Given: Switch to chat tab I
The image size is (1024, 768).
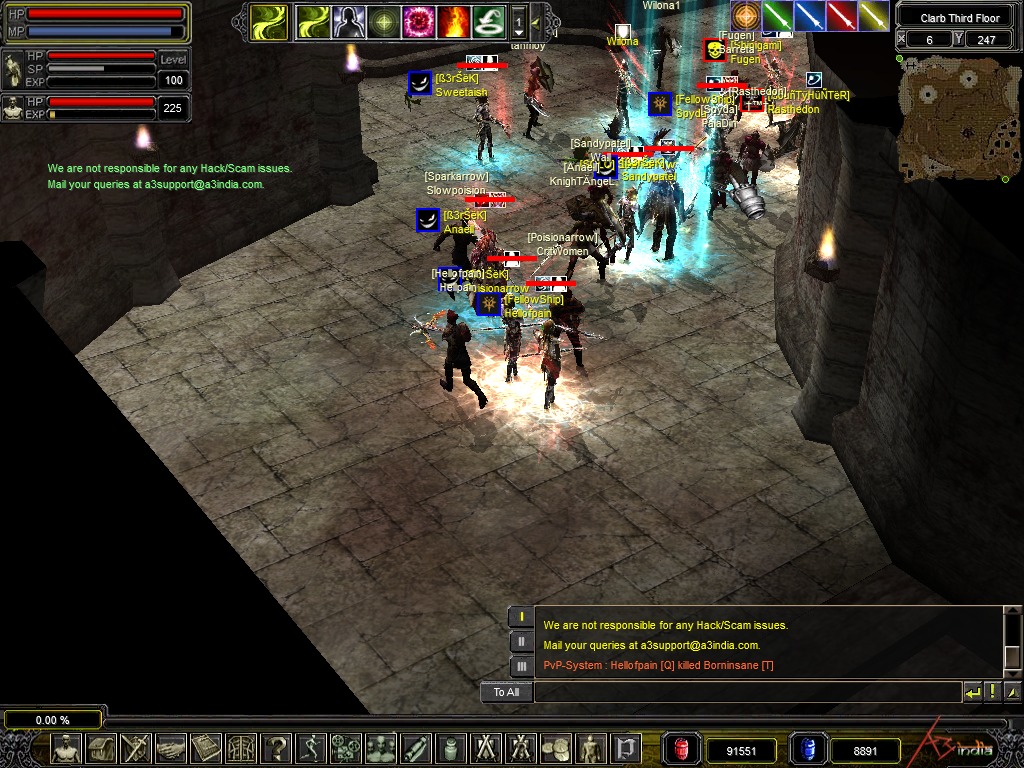Looking at the screenshot, I should pyautogui.click(x=521, y=617).
